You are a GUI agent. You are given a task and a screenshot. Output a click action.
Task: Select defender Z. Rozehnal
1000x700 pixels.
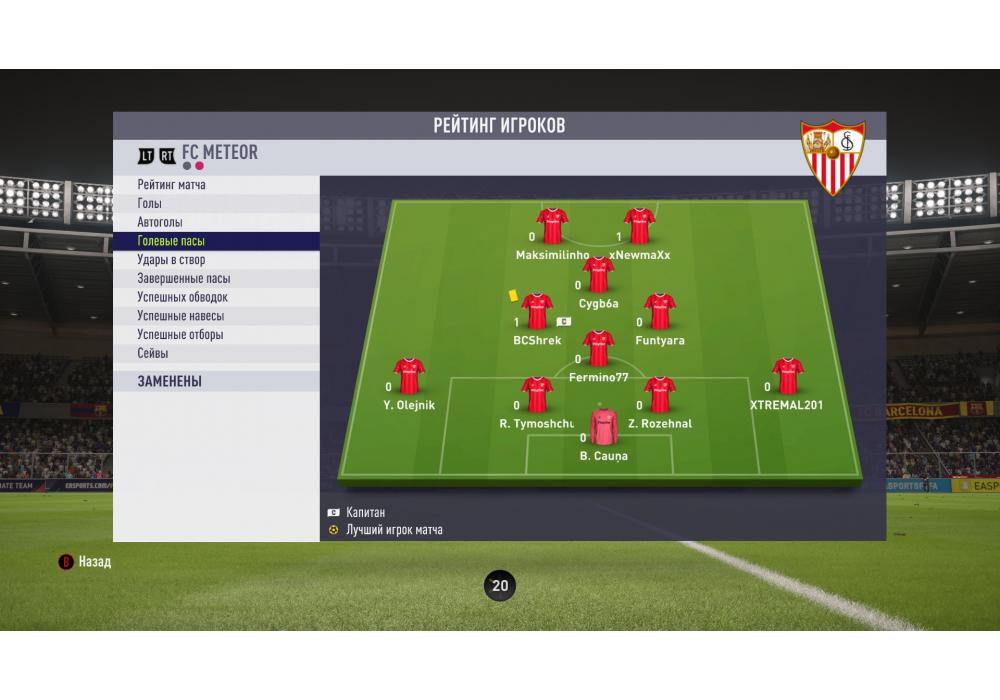(660, 395)
